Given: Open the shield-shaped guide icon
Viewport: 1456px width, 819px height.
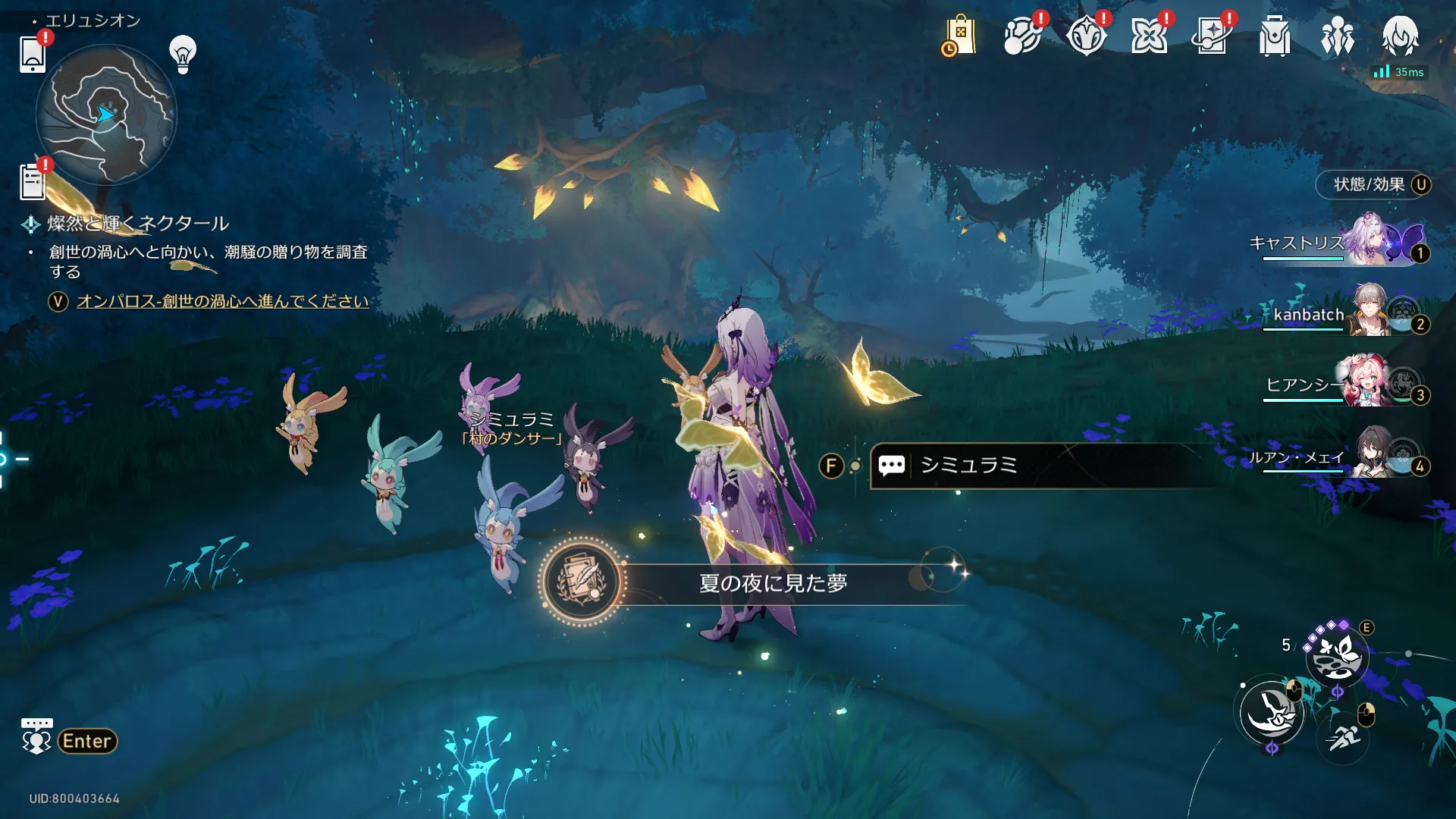Looking at the screenshot, I should click(1085, 36).
